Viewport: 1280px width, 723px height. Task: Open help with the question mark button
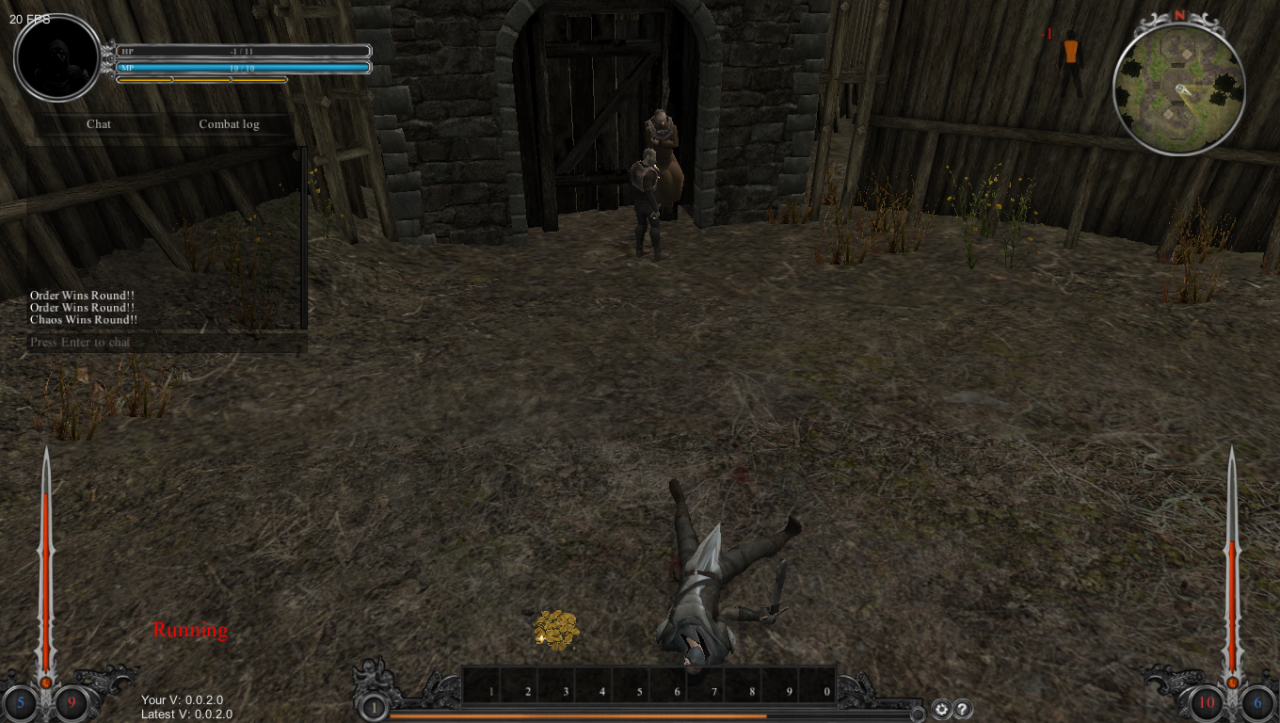pyautogui.click(x=963, y=709)
